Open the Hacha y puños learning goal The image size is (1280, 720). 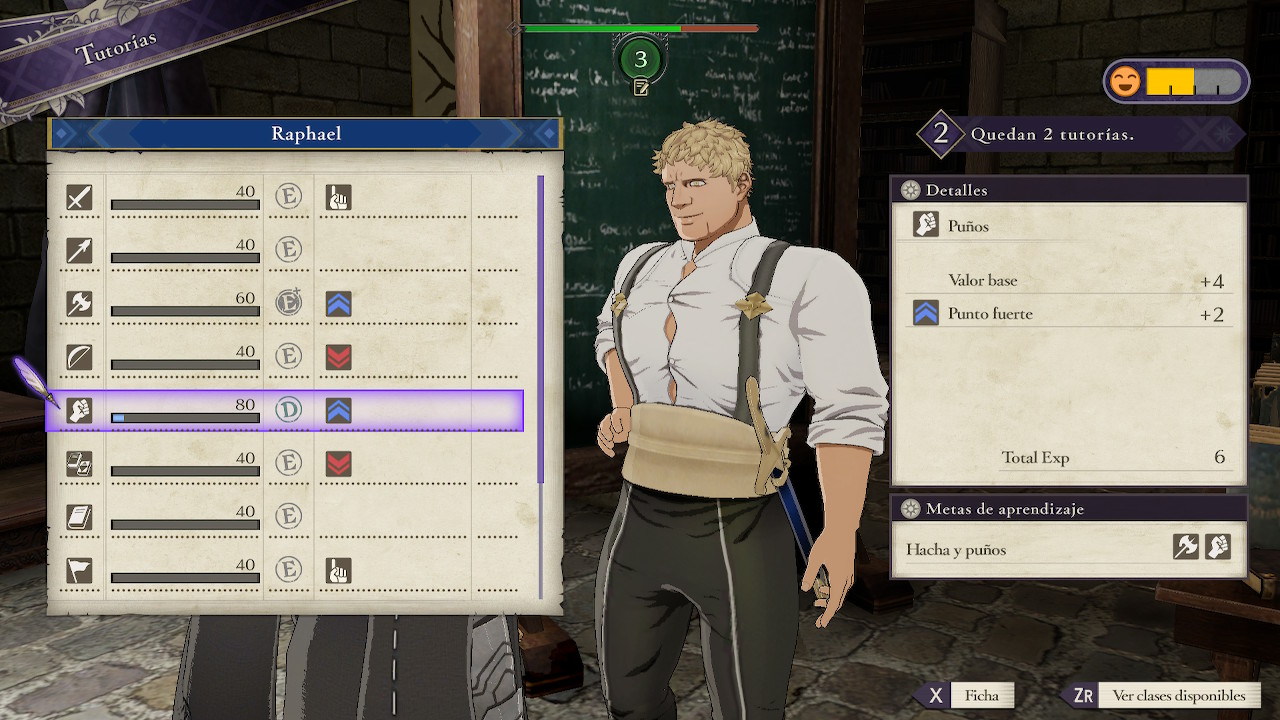[1068, 549]
